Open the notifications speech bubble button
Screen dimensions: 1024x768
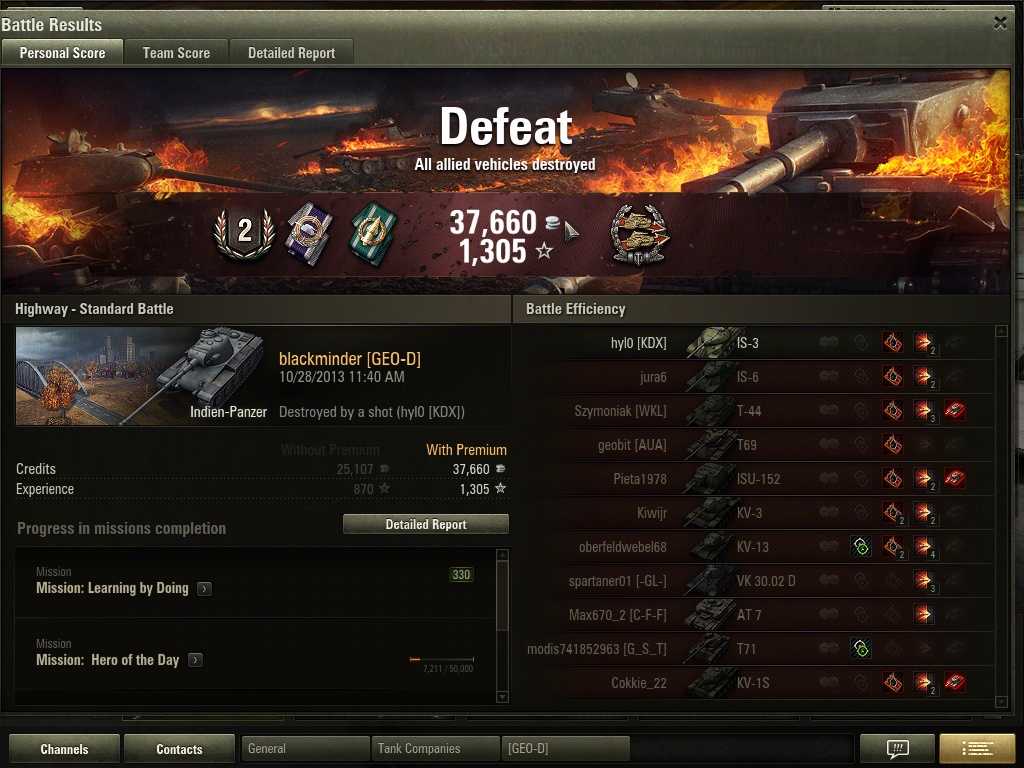click(x=897, y=749)
